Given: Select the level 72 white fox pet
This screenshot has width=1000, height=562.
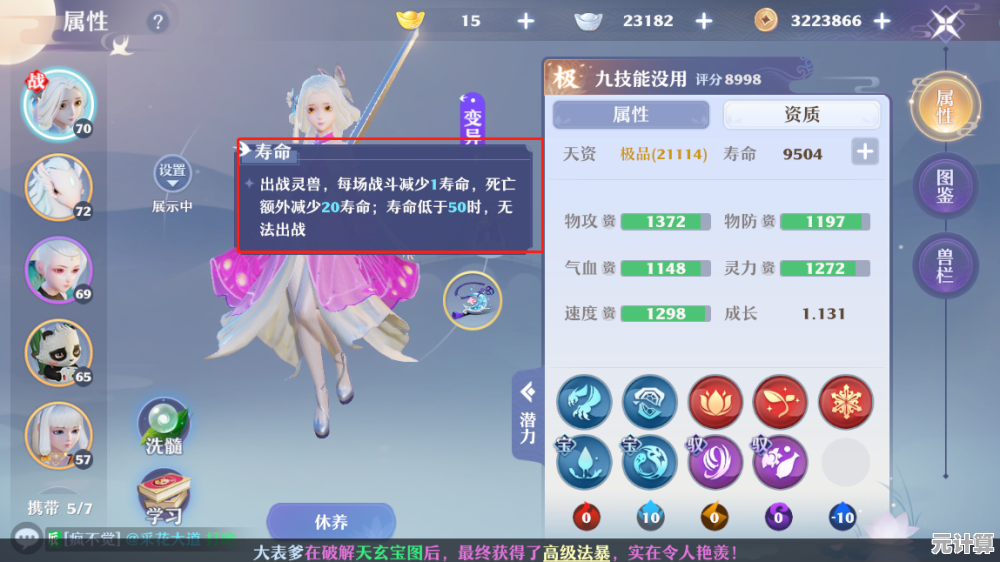Looking at the screenshot, I should click(58, 187).
